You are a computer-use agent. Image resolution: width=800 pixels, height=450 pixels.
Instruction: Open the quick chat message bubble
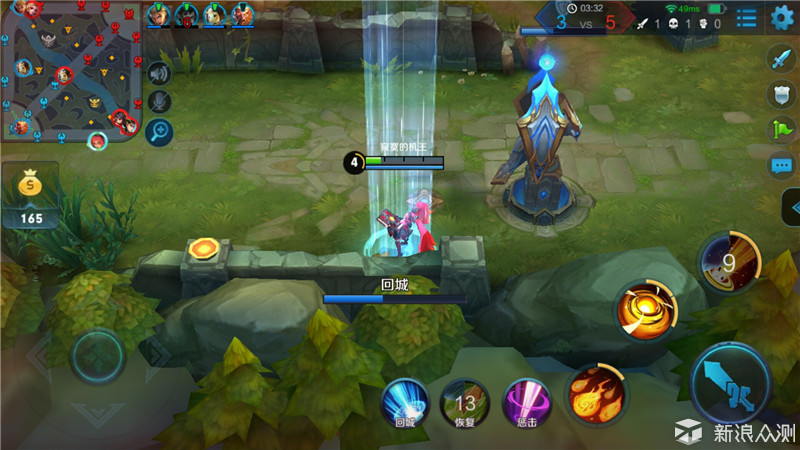click(x=781, y=165)
